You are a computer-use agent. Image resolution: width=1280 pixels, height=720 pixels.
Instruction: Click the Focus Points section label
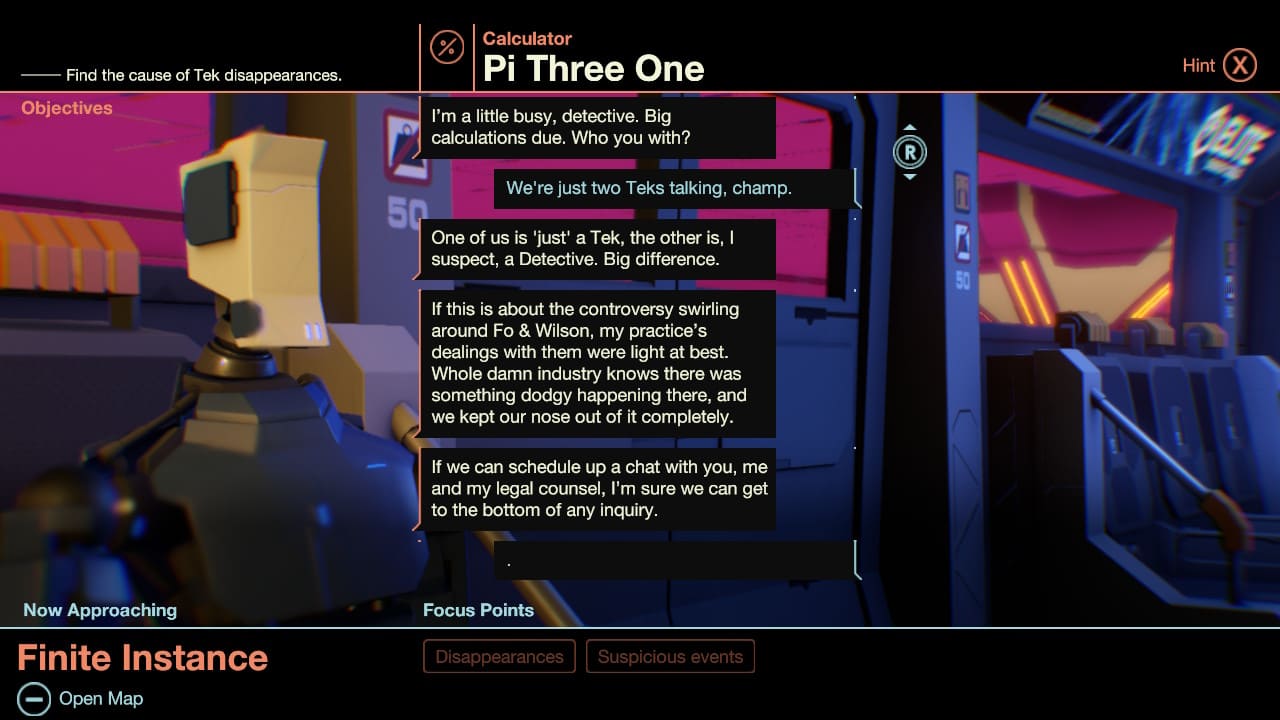(x=478, y=610)
